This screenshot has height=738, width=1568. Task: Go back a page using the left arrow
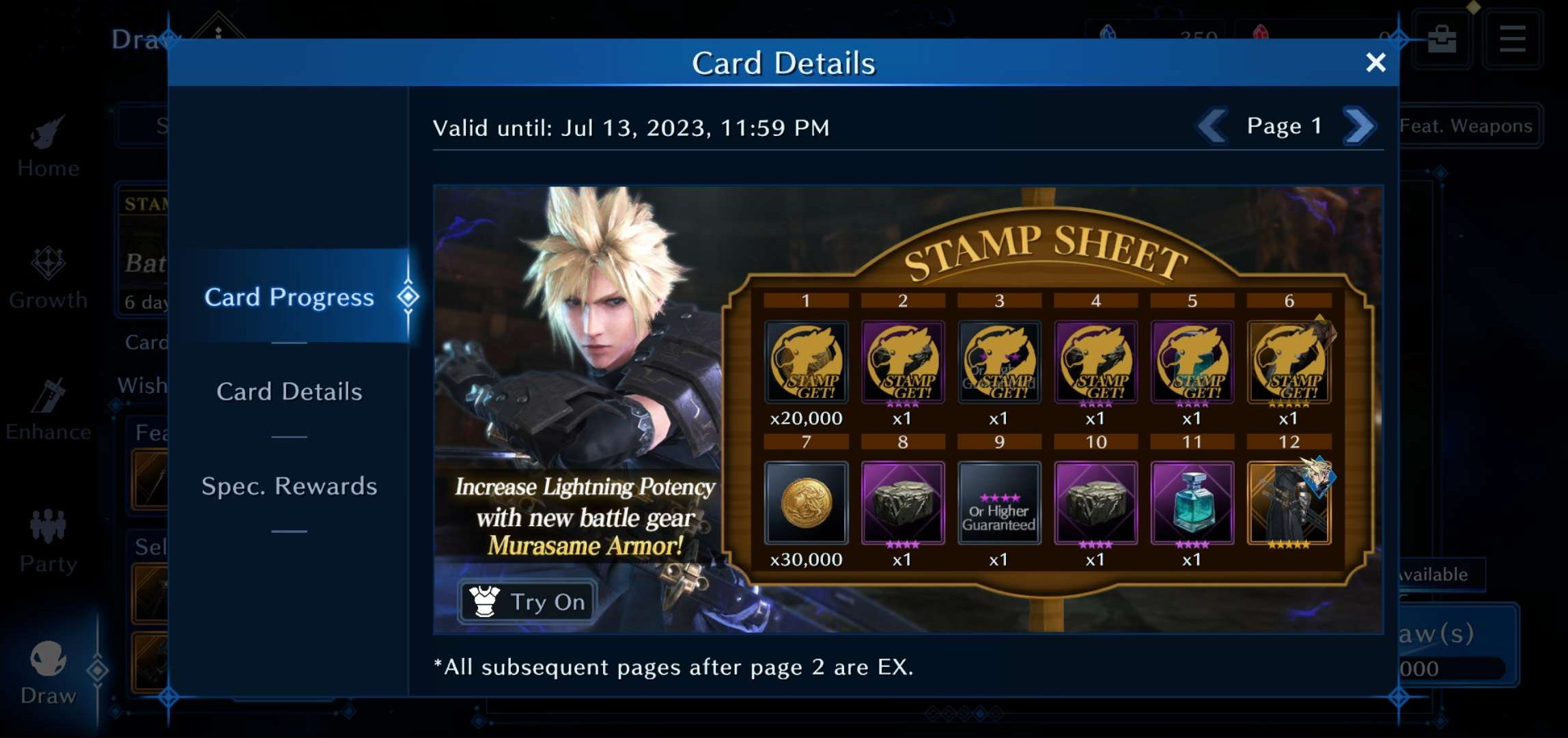click(x=1211, y=126)
